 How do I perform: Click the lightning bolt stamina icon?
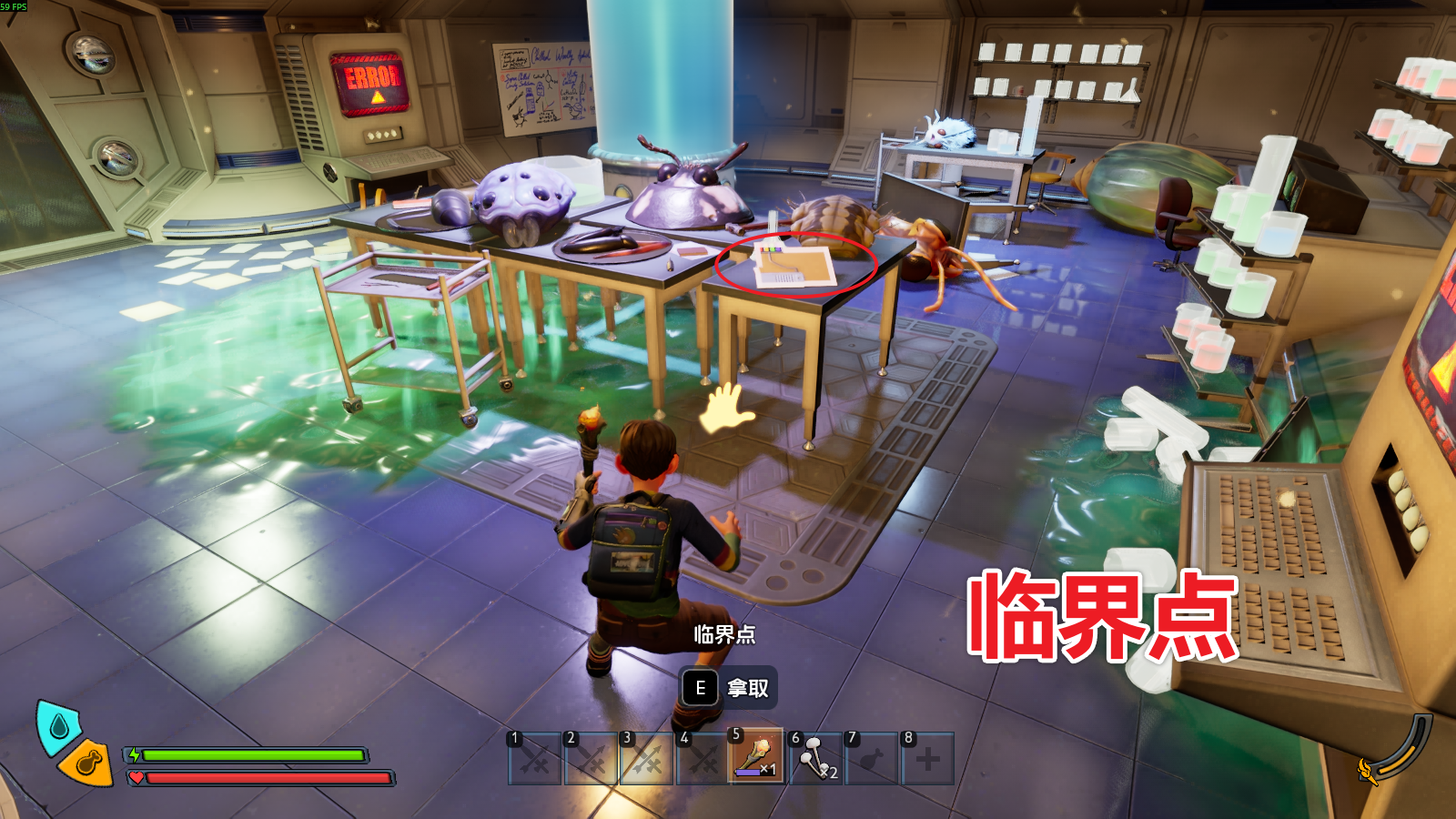[135, 753]
